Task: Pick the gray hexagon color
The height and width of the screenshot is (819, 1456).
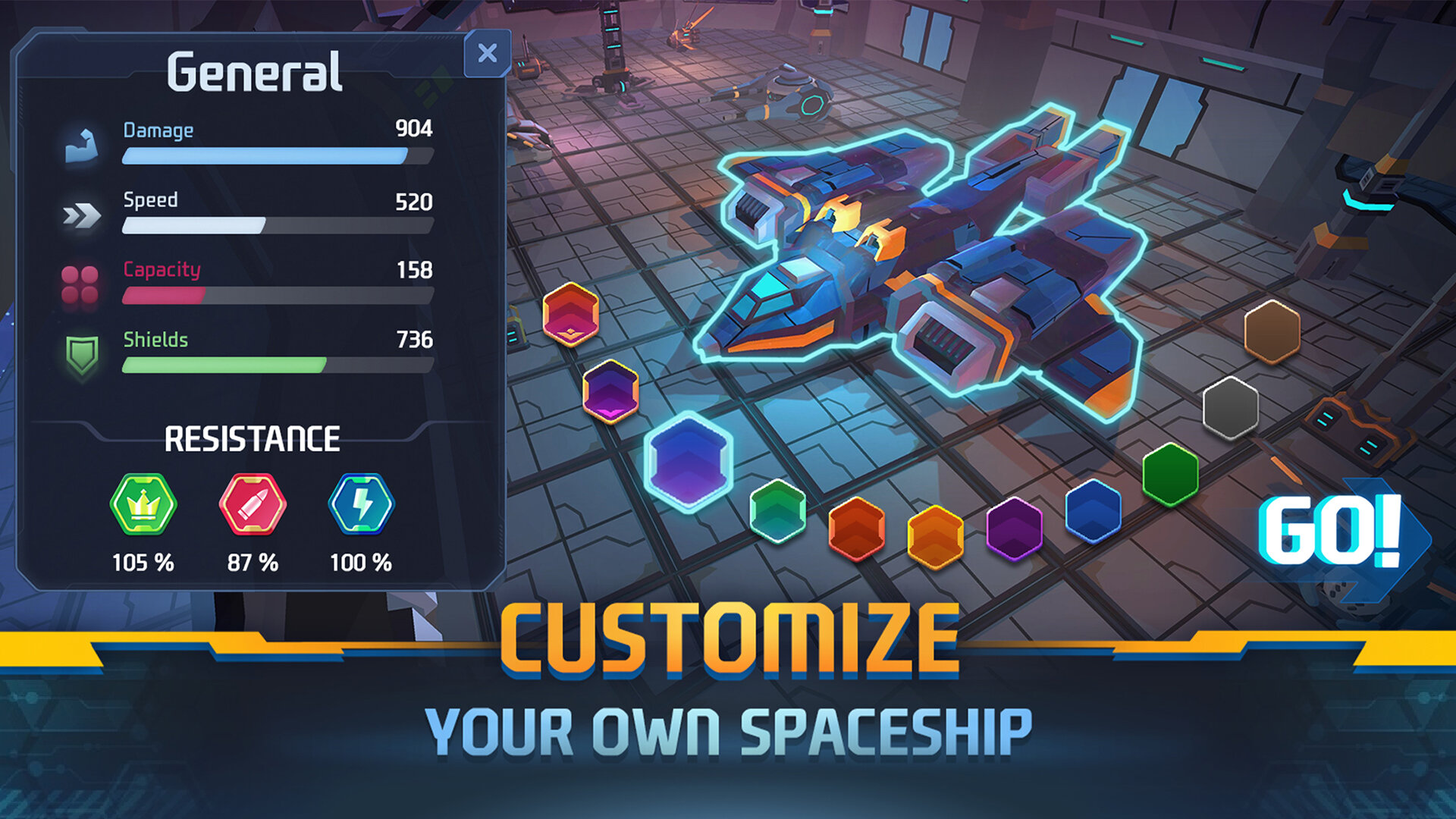Action: click(x=1230, y=408)
